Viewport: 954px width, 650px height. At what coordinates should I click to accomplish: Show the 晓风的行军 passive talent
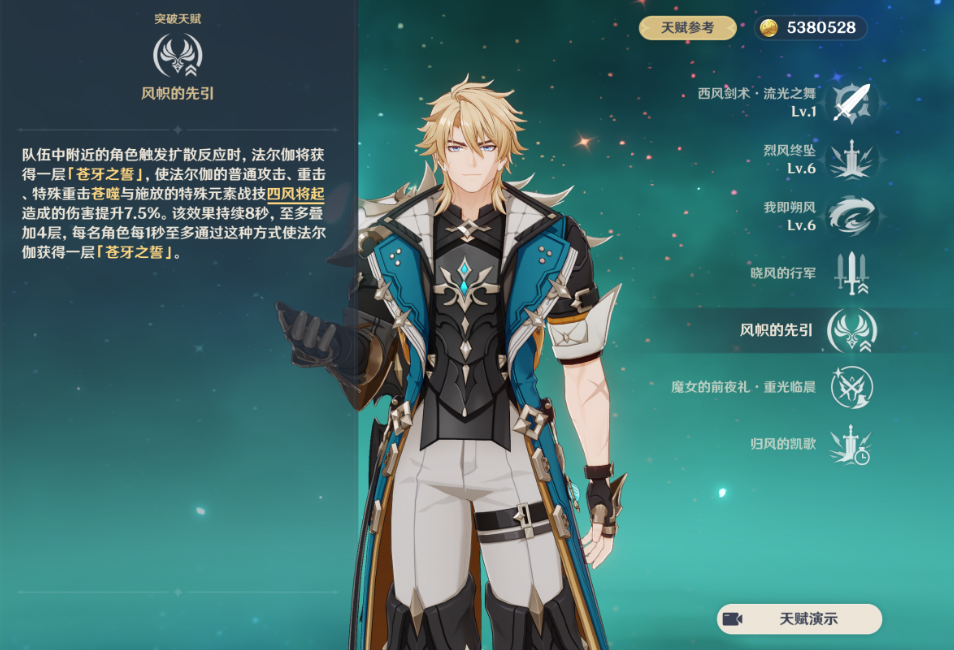tap(851, 273)
